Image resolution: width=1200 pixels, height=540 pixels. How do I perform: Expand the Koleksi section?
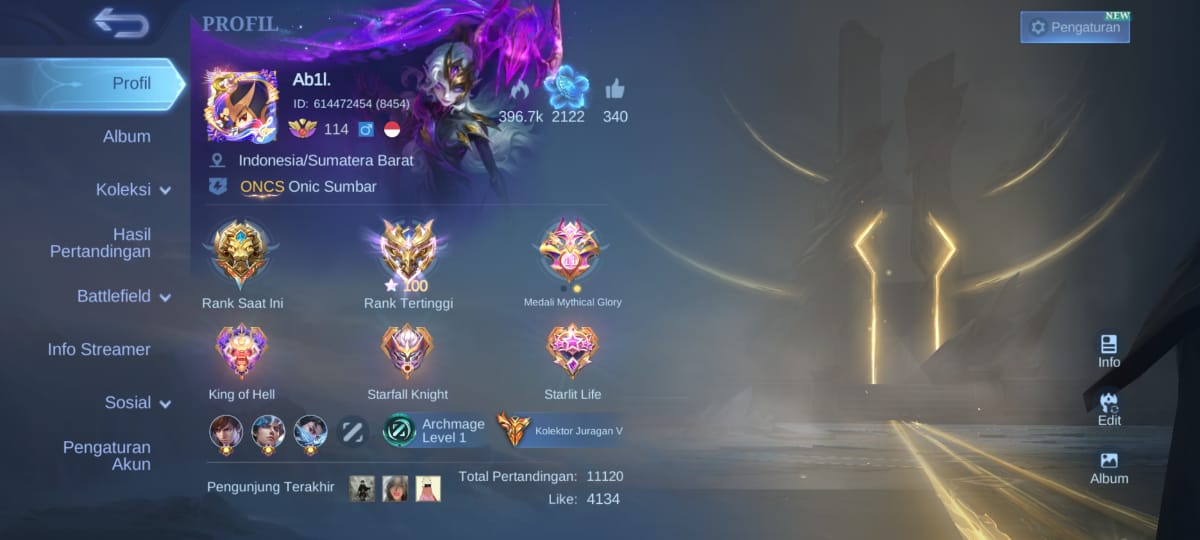[132, 190]
